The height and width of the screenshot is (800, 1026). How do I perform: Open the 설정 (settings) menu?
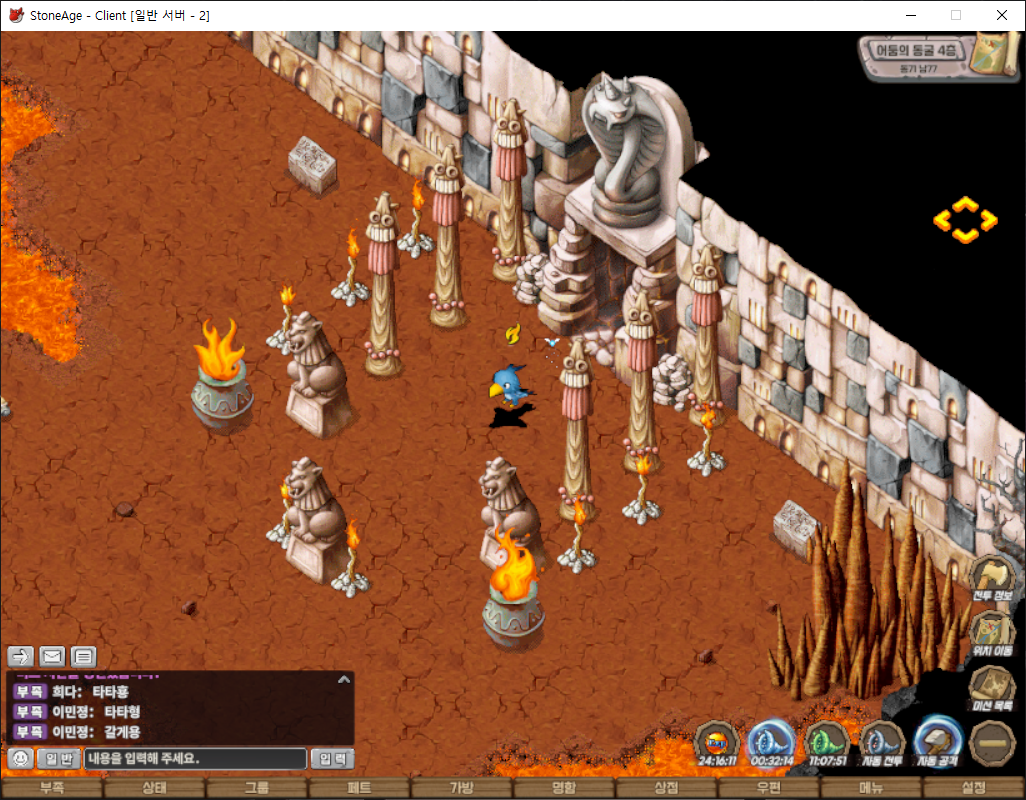coord(974,788)
